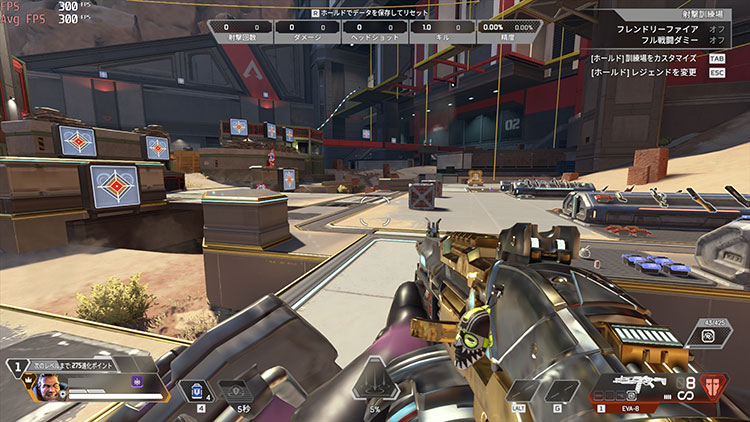Activate the tactical ability icon showing 5 seconds
The image size is (750, 422).
coord(236,389)
